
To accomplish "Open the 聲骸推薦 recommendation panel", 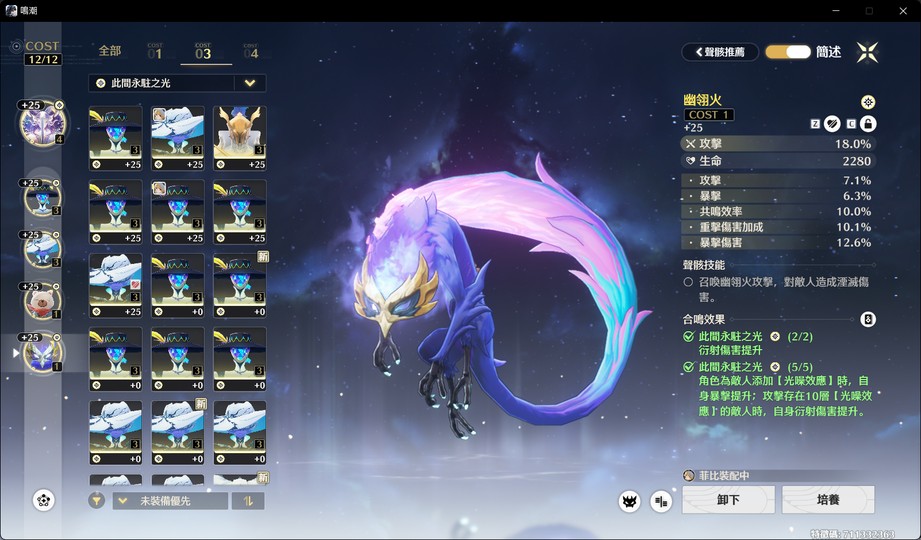I will pos(720,52).
